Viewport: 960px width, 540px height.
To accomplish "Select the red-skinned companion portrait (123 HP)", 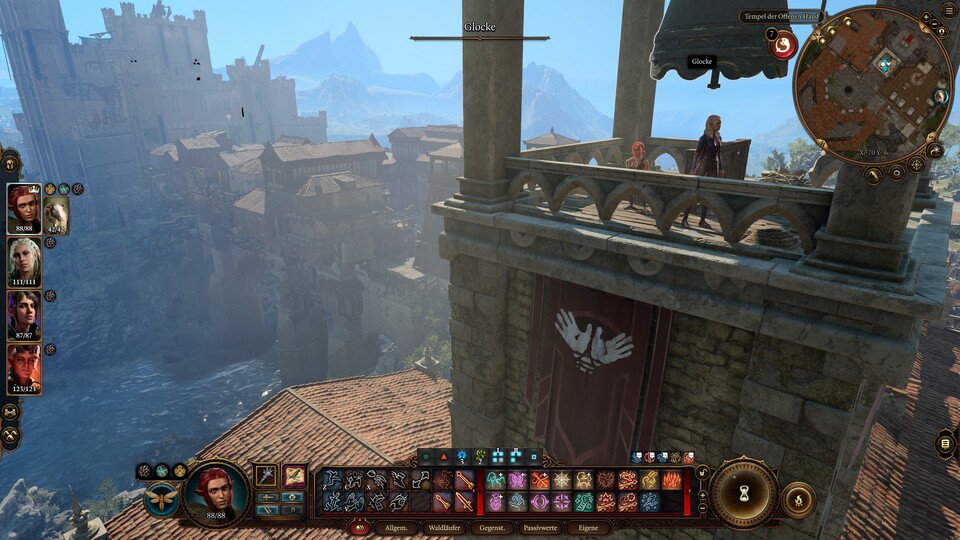I will (23, 368).
